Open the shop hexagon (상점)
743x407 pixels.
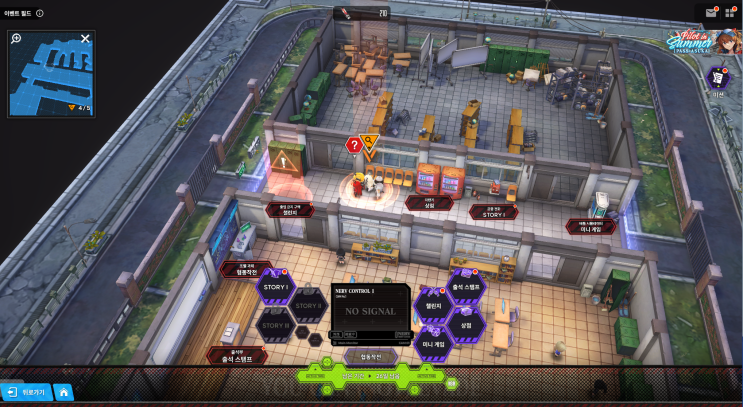(466, 324)
